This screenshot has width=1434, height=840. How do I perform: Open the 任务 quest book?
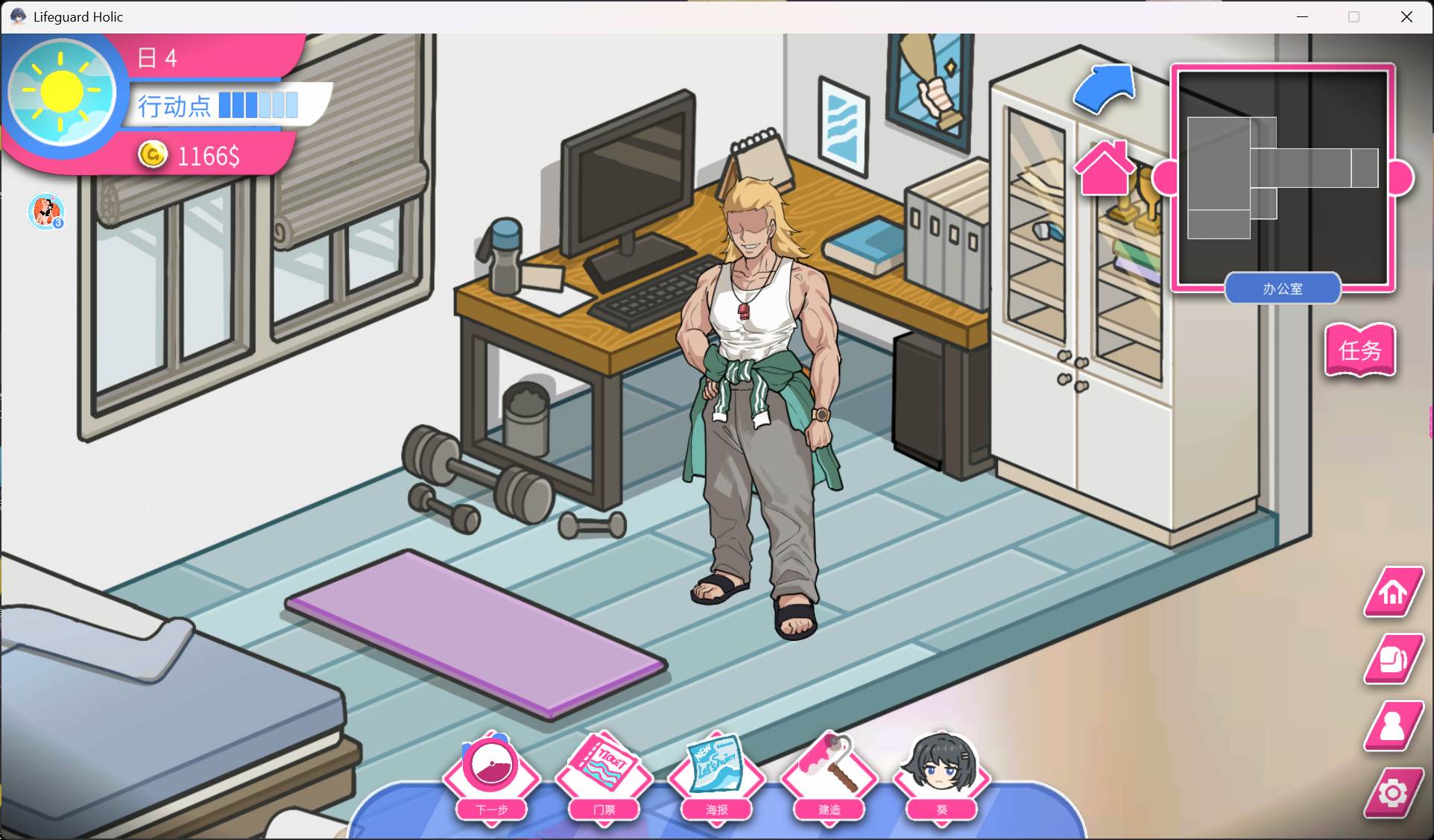pos(1359,350)
